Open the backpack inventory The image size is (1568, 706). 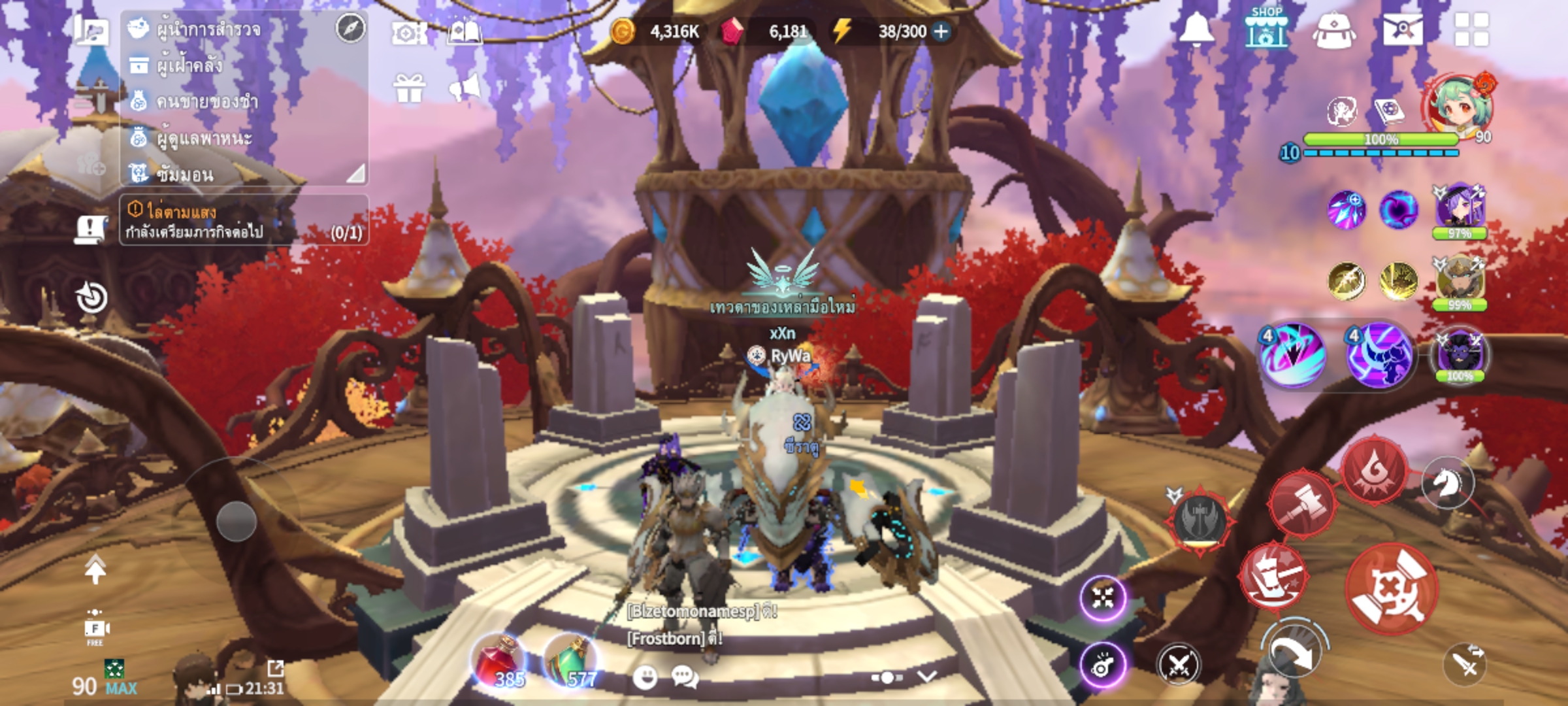[x=1334, y=31]
